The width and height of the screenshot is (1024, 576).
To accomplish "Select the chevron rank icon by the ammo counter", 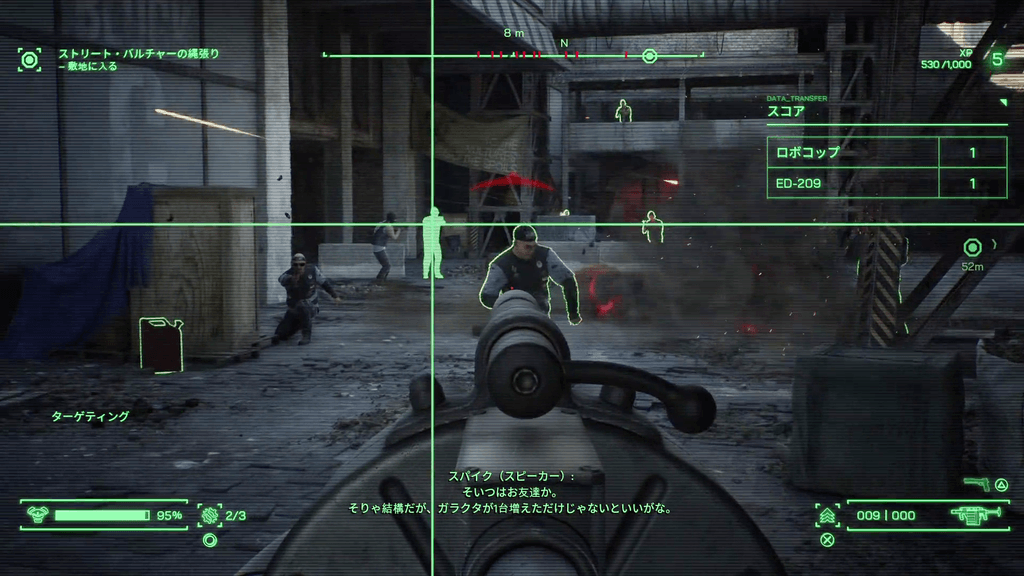I will [827, 515].
